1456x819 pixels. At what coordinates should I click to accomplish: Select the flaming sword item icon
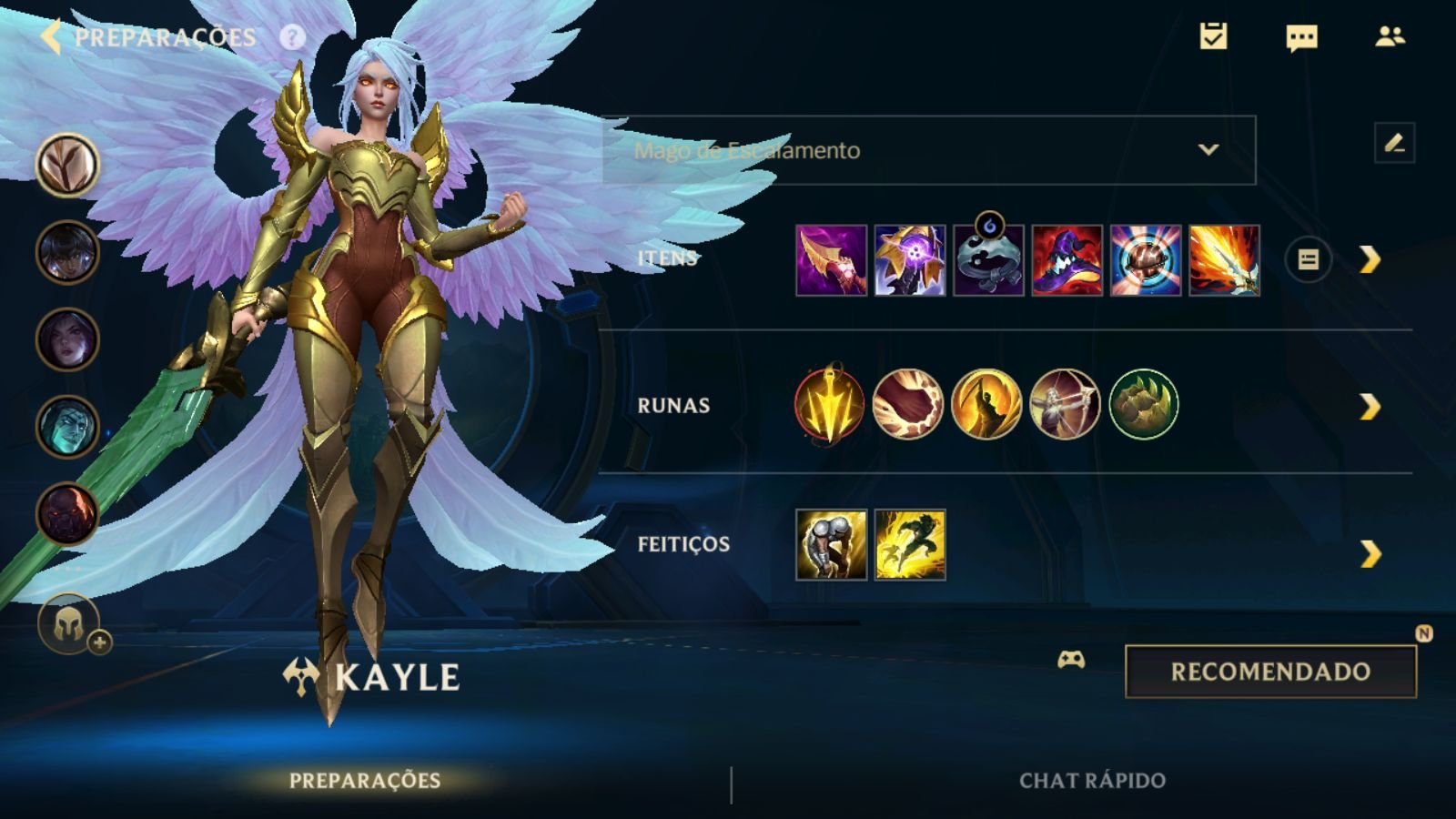(x=1224, y=261)
